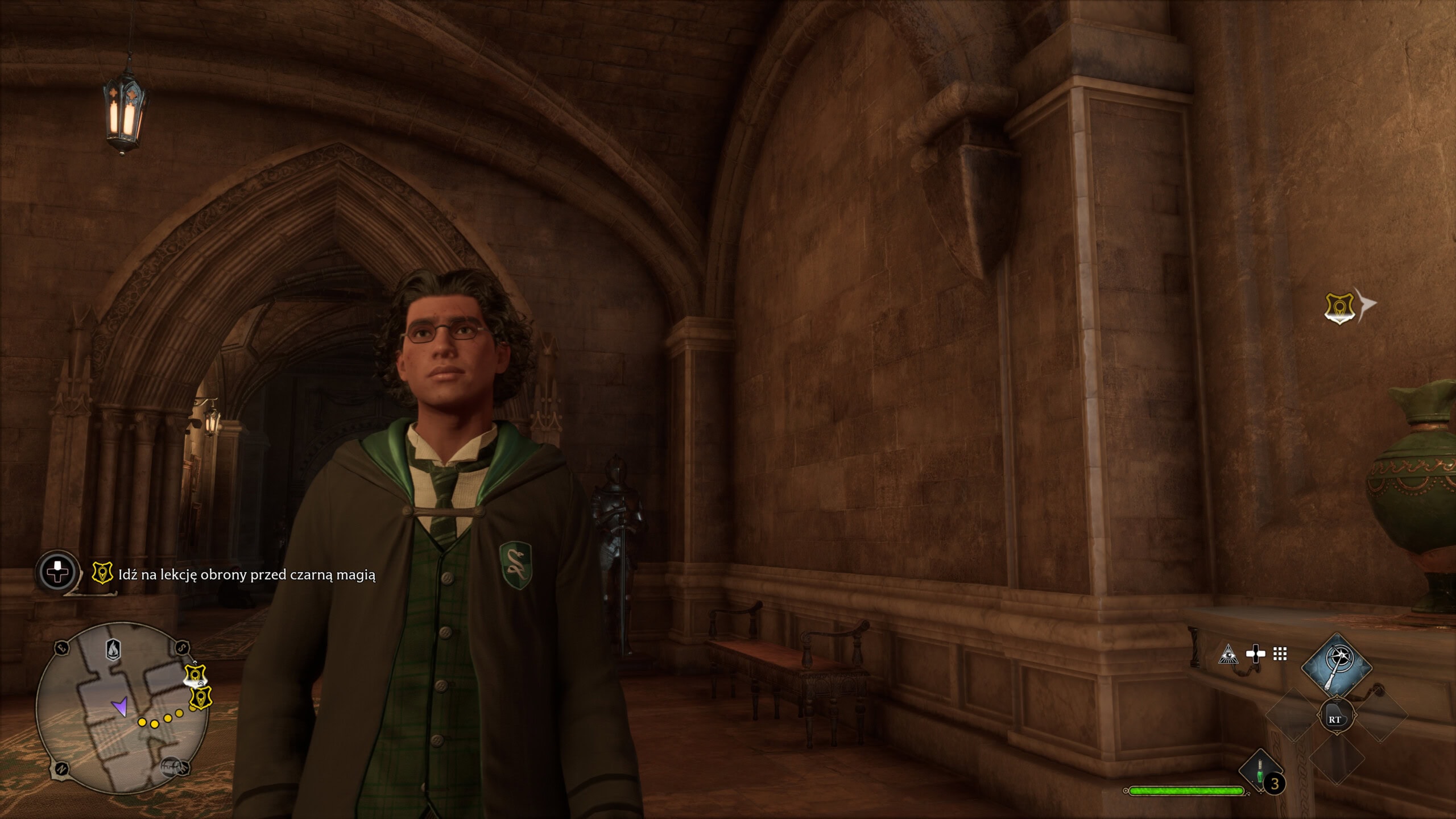Click the compass letter S on the minimap

point(181,648)
